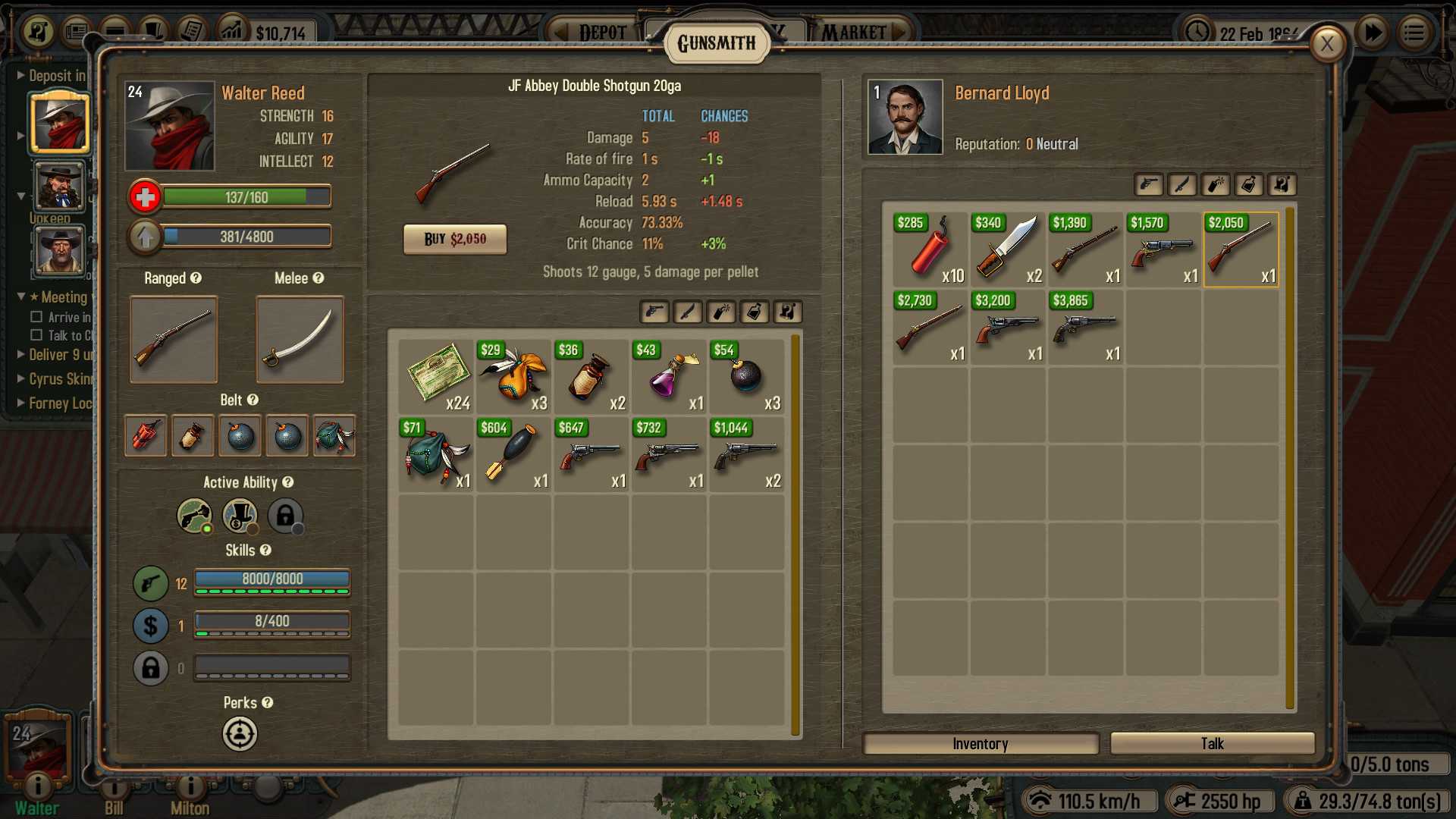Toggle the aimed shot active ability
This screenshot has height=819, width=1456.
[x=193, y=516]
